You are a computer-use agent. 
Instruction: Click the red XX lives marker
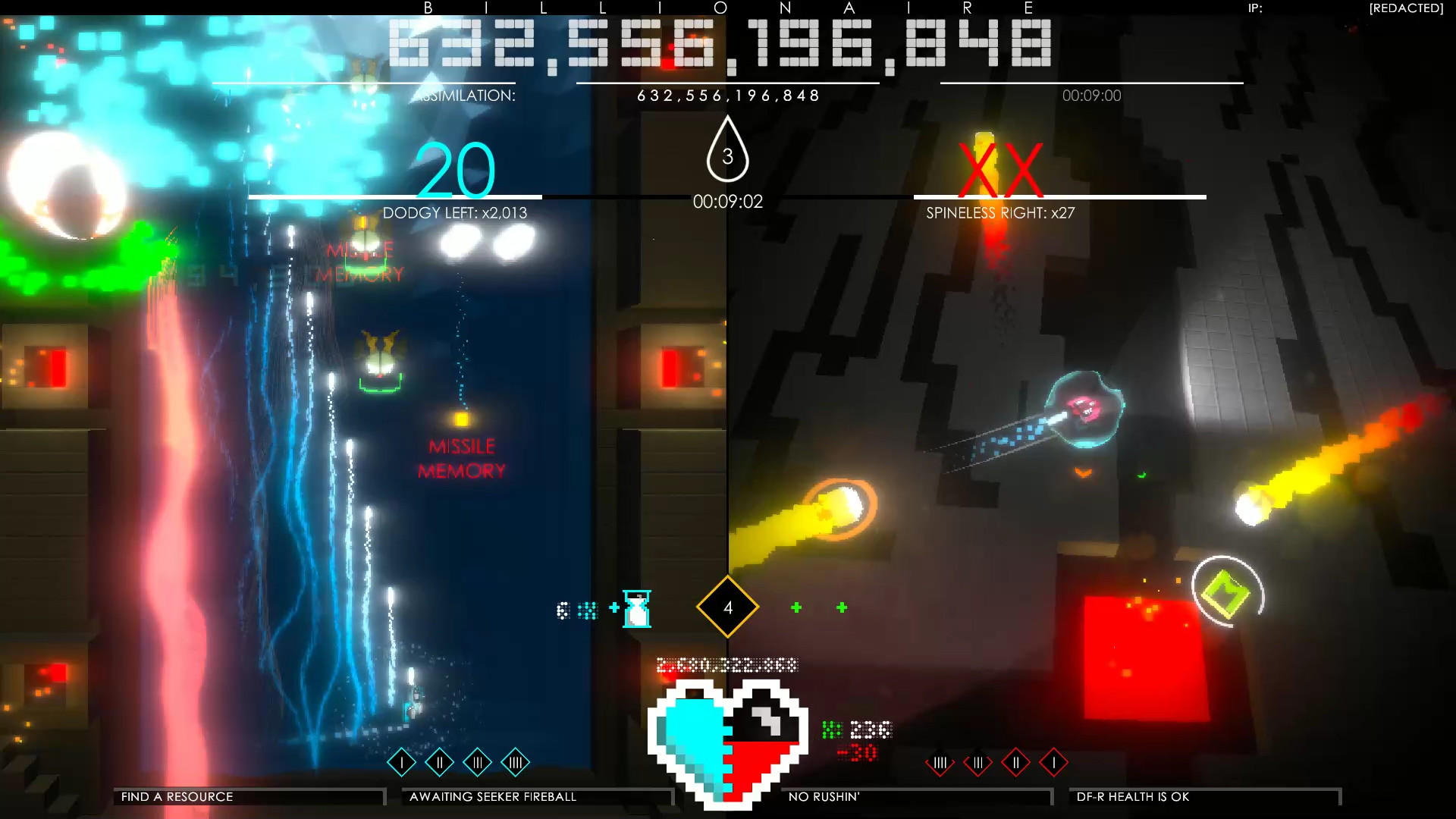[x=999, y=168]
